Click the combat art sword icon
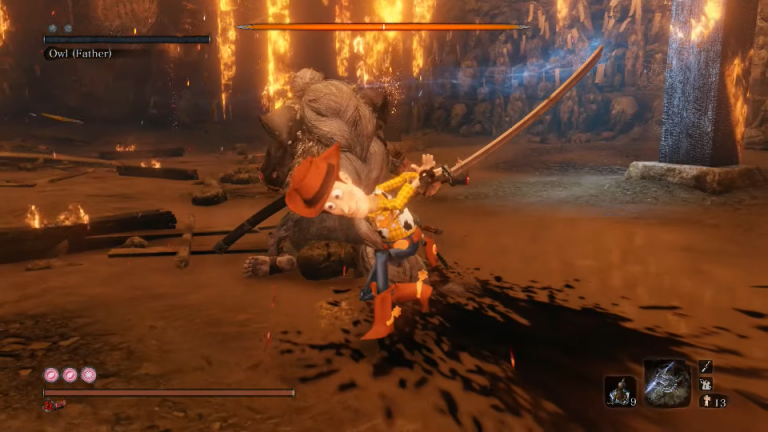 pos(706,367)
